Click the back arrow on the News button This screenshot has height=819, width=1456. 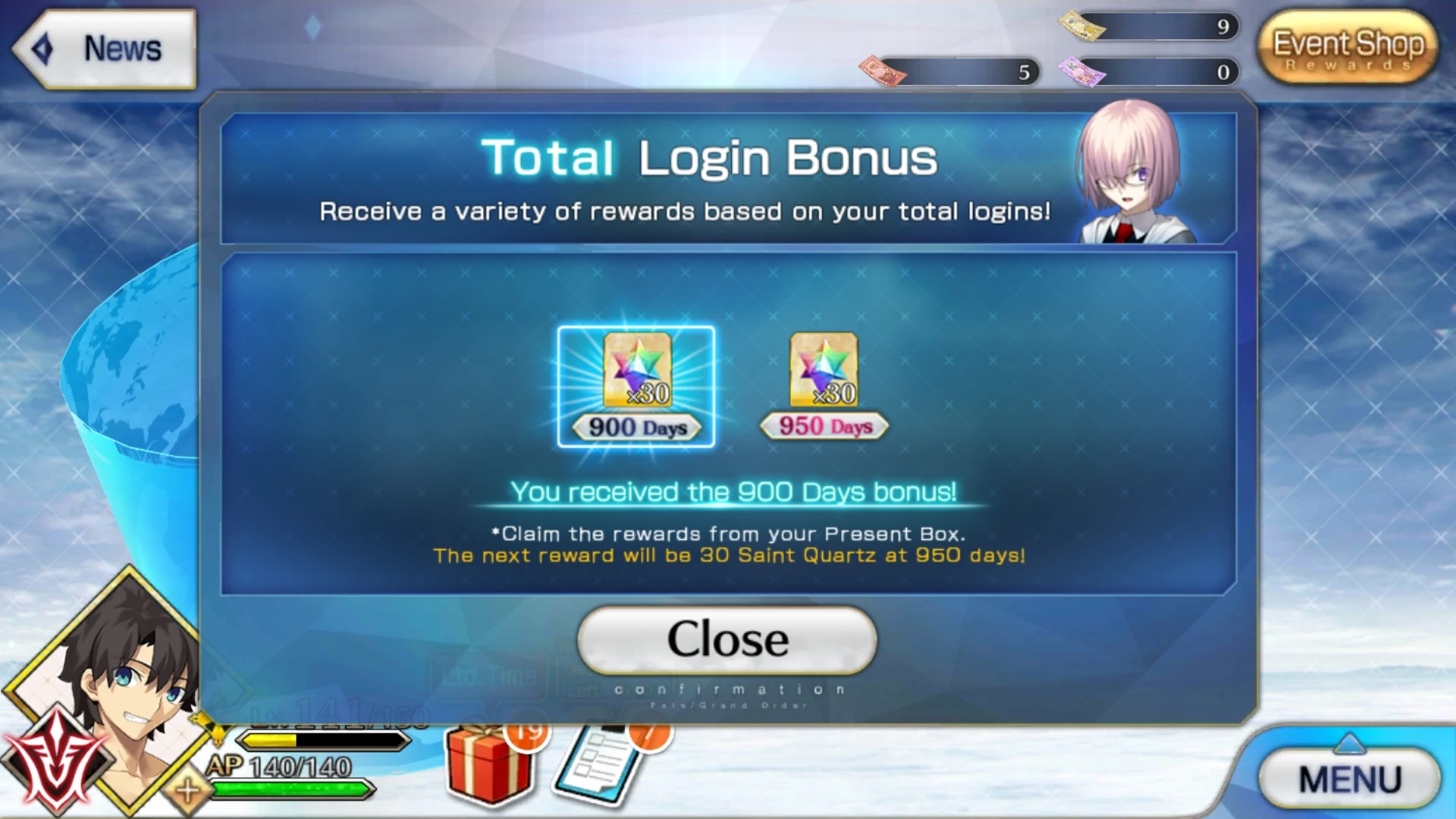click(42, 49)
